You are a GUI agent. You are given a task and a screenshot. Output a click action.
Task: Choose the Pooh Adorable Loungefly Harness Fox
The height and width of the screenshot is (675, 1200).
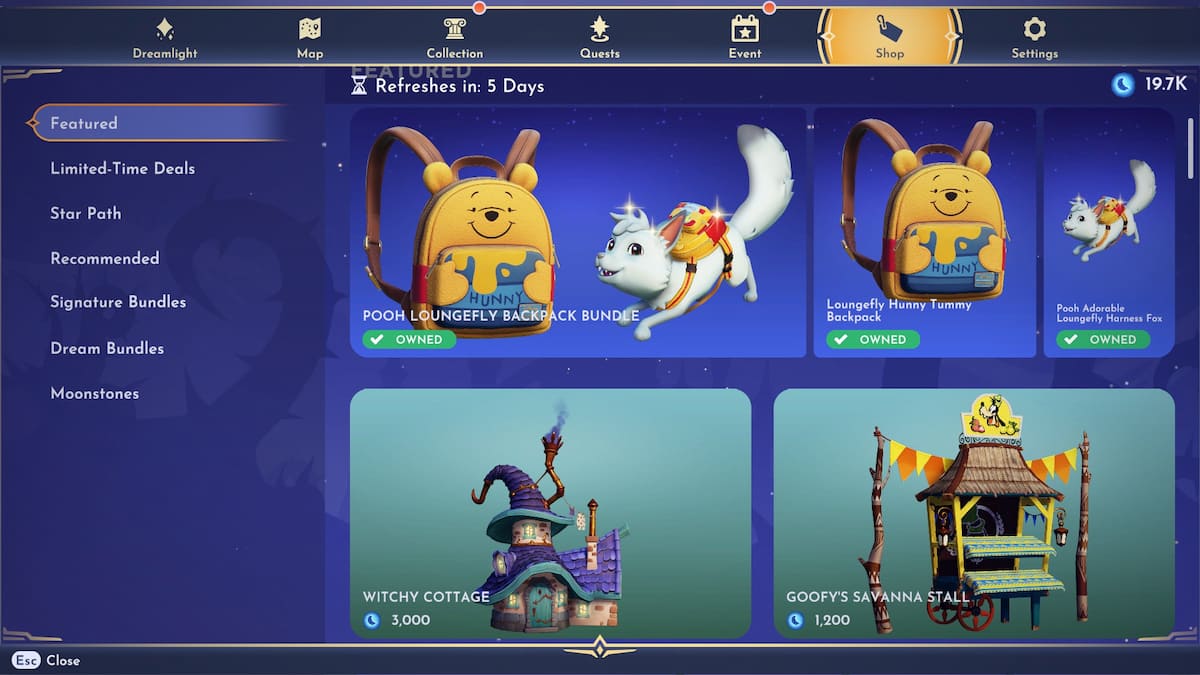(1108, 232)
